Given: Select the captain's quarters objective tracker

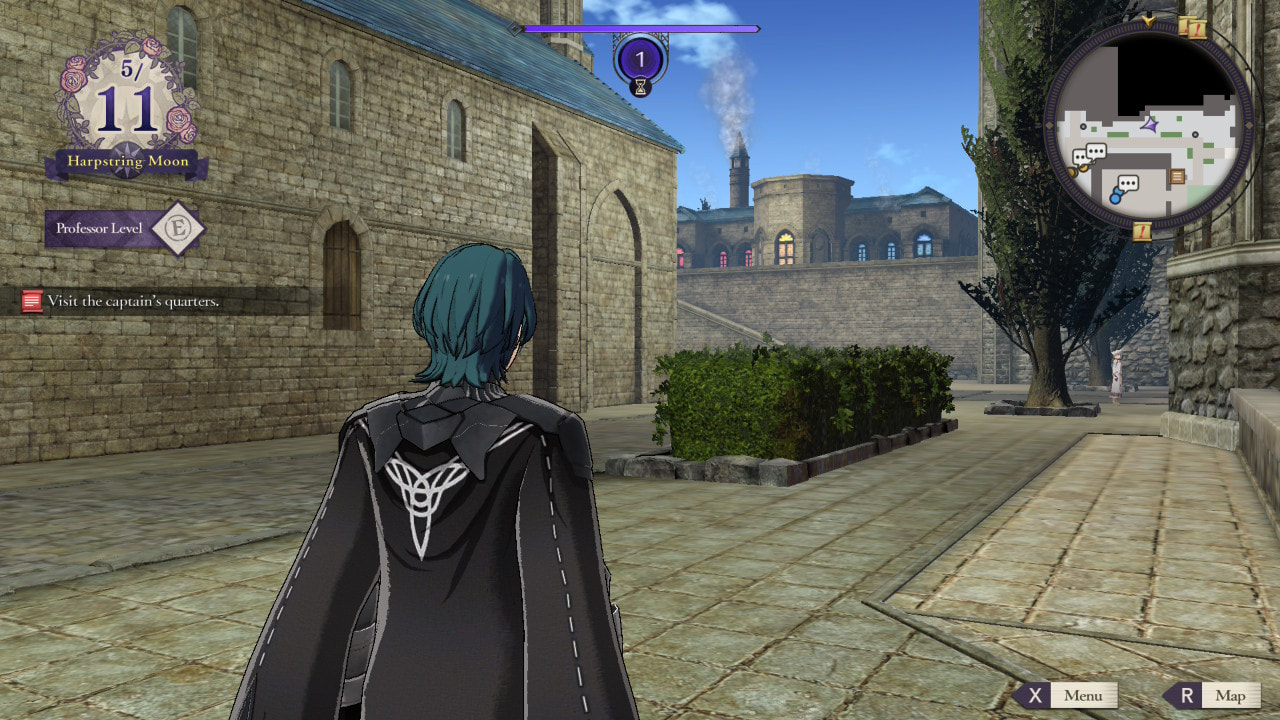Looking at the screenshot, I should point(132,301).
